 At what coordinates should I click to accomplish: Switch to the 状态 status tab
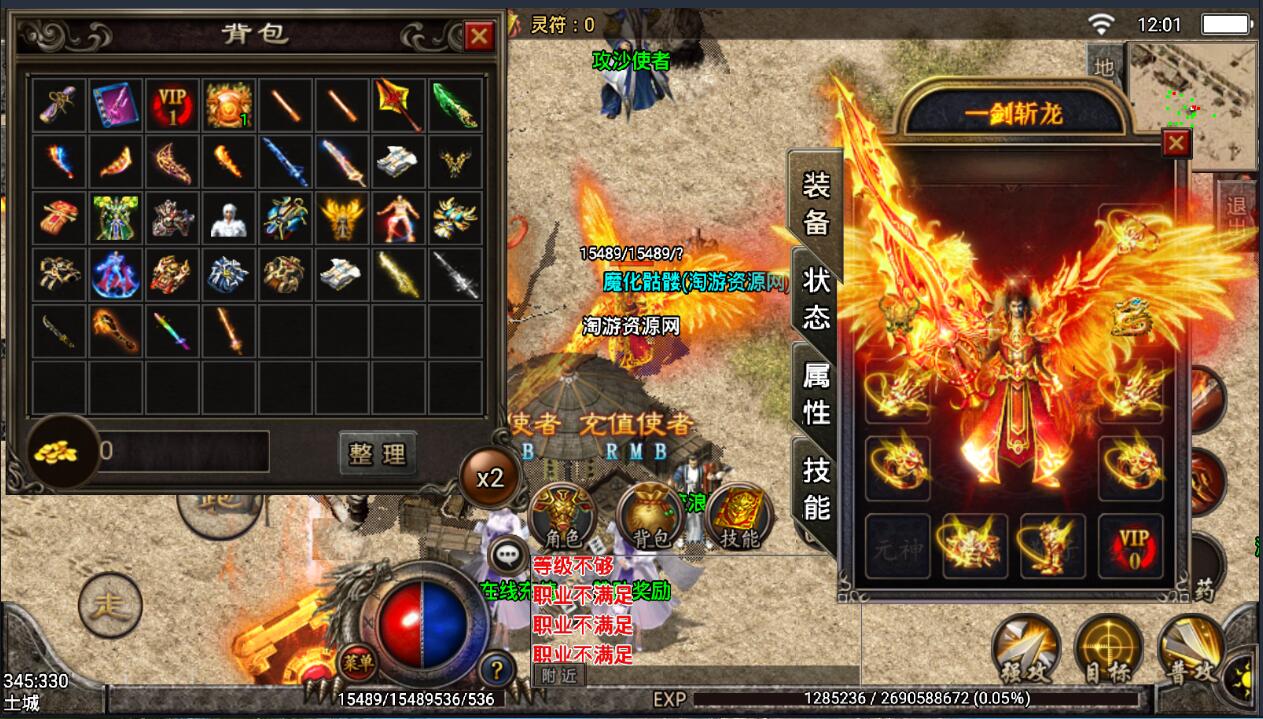tap(816, 299)
